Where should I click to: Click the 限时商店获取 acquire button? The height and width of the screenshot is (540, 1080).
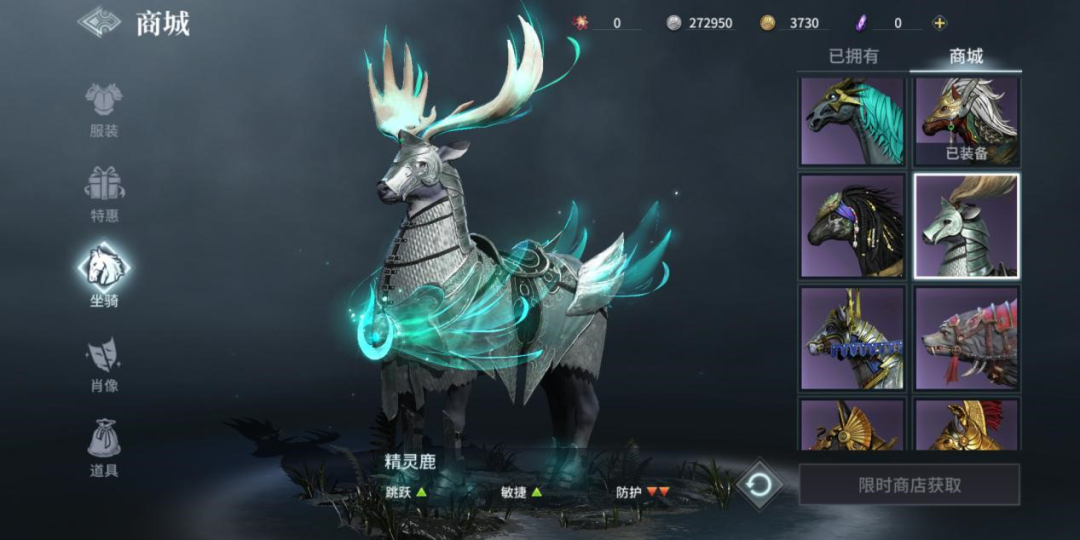pyautogui.click(x=909, y=485)
